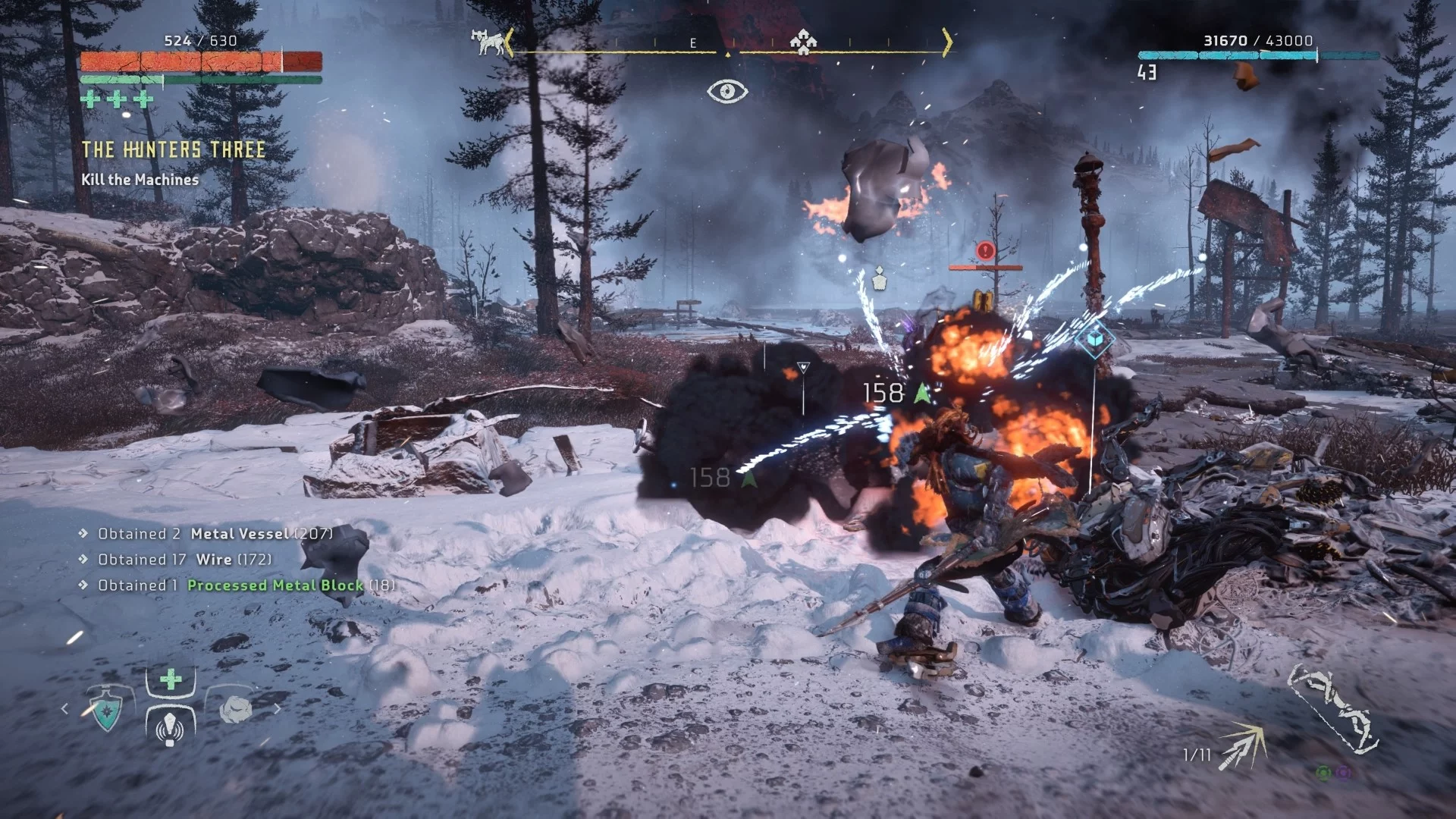Open The Hunters Three quest tracker

tap(174, 150)
